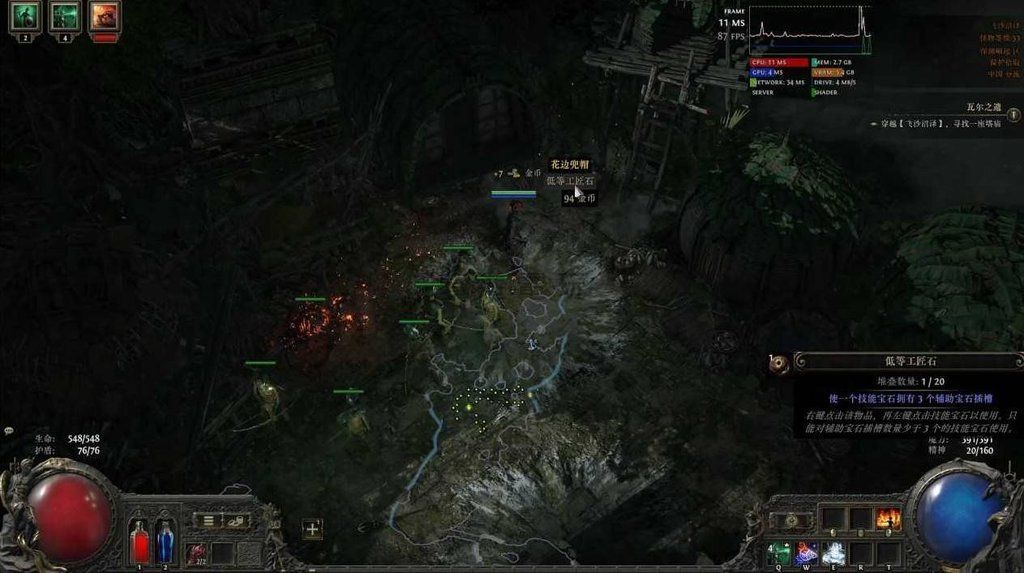The image size is (1024, 573).
Task: Collect the 94 金币 gold drop label
Action: coord(579,198)
